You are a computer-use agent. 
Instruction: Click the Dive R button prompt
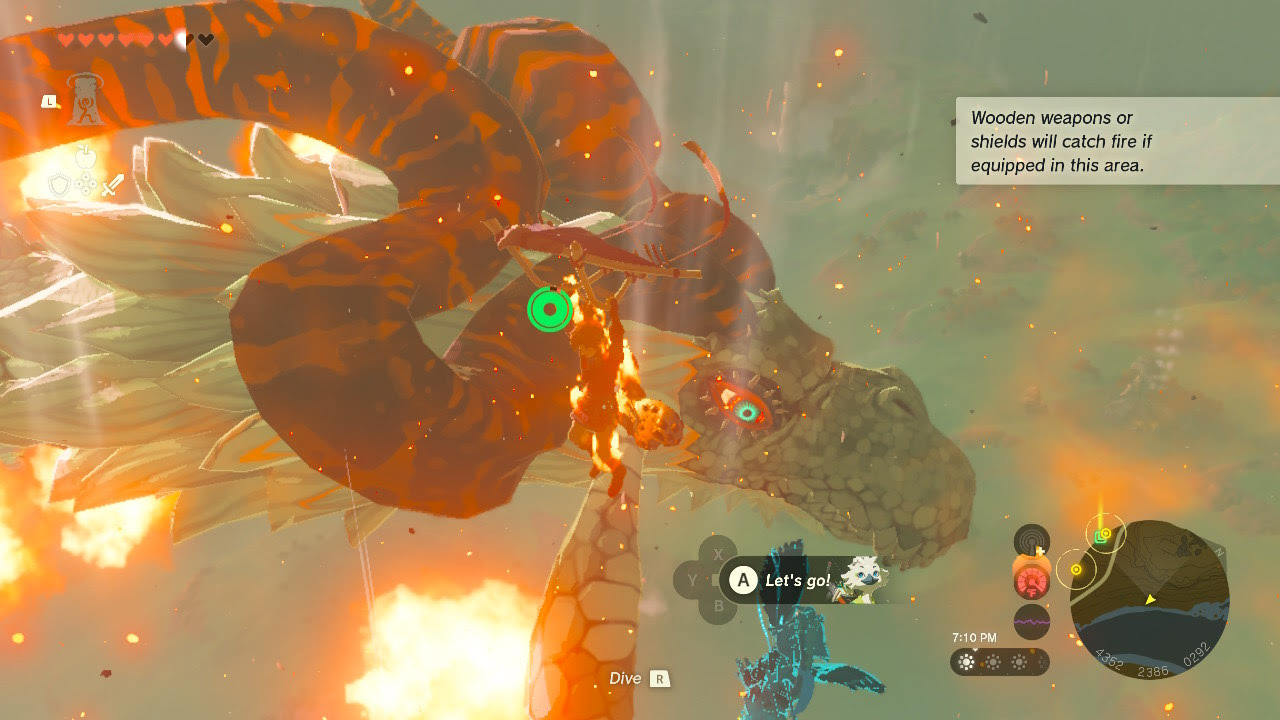(659, 678)
